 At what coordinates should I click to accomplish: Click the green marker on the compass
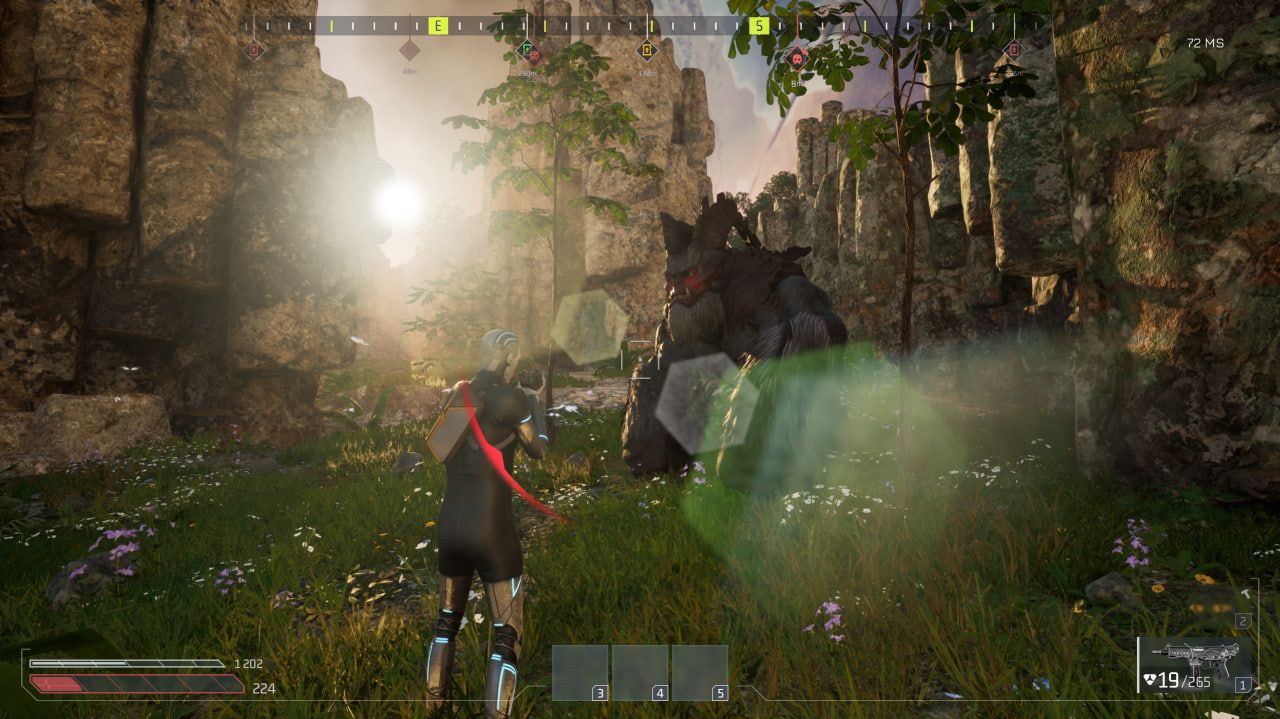[528, 50]
